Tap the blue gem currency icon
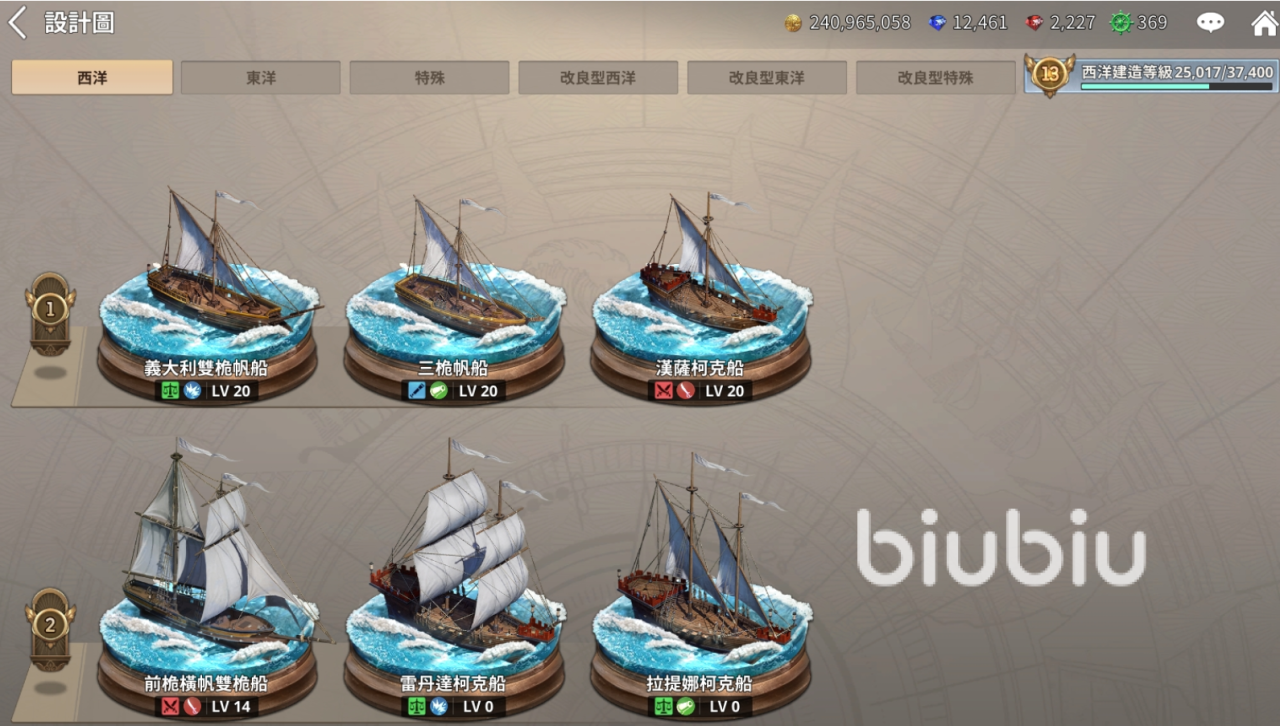The width and height of the screenshot is (1280, 726). point(937,23)
